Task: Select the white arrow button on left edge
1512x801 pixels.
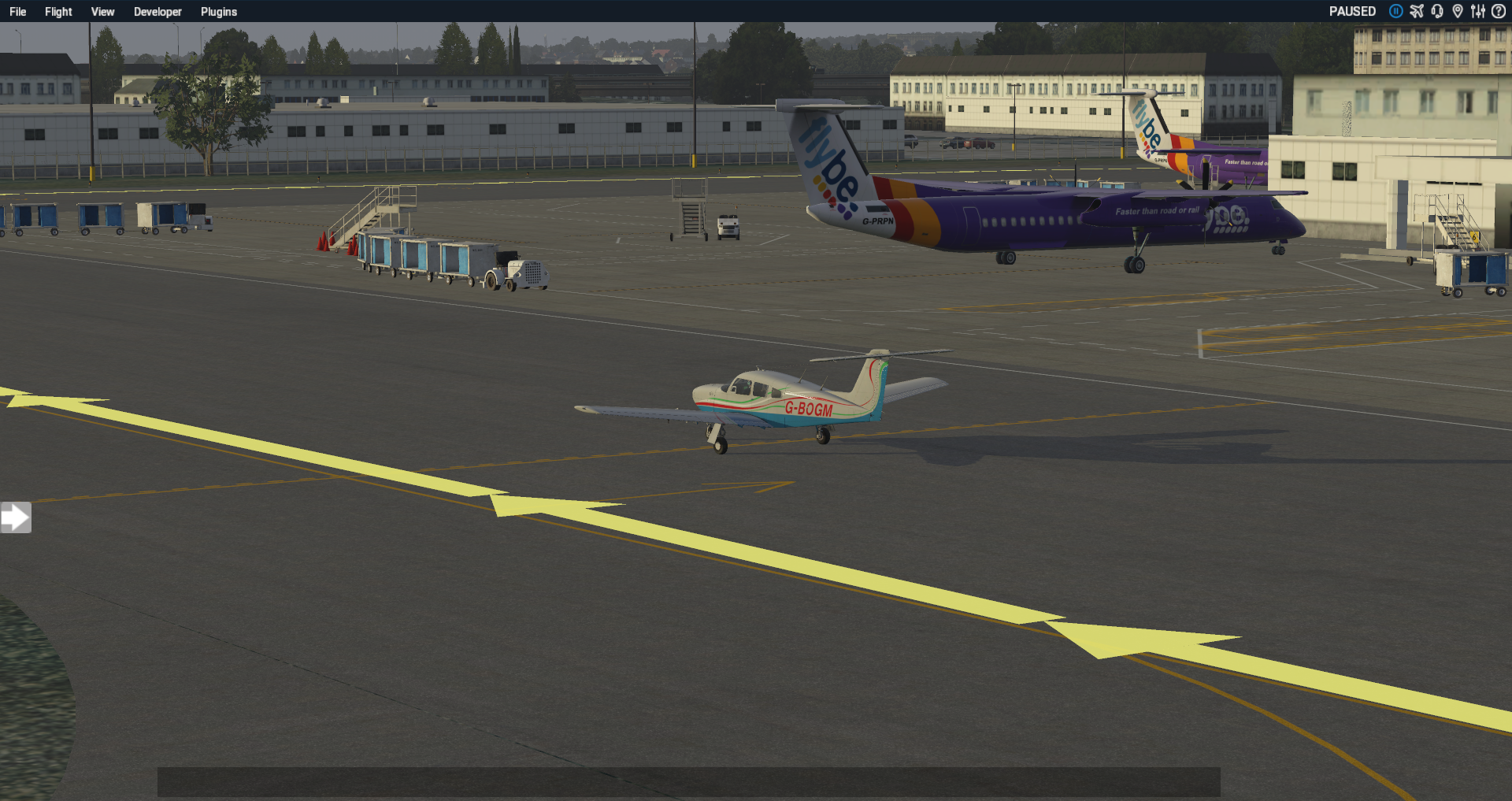Action: pos(16,517)
